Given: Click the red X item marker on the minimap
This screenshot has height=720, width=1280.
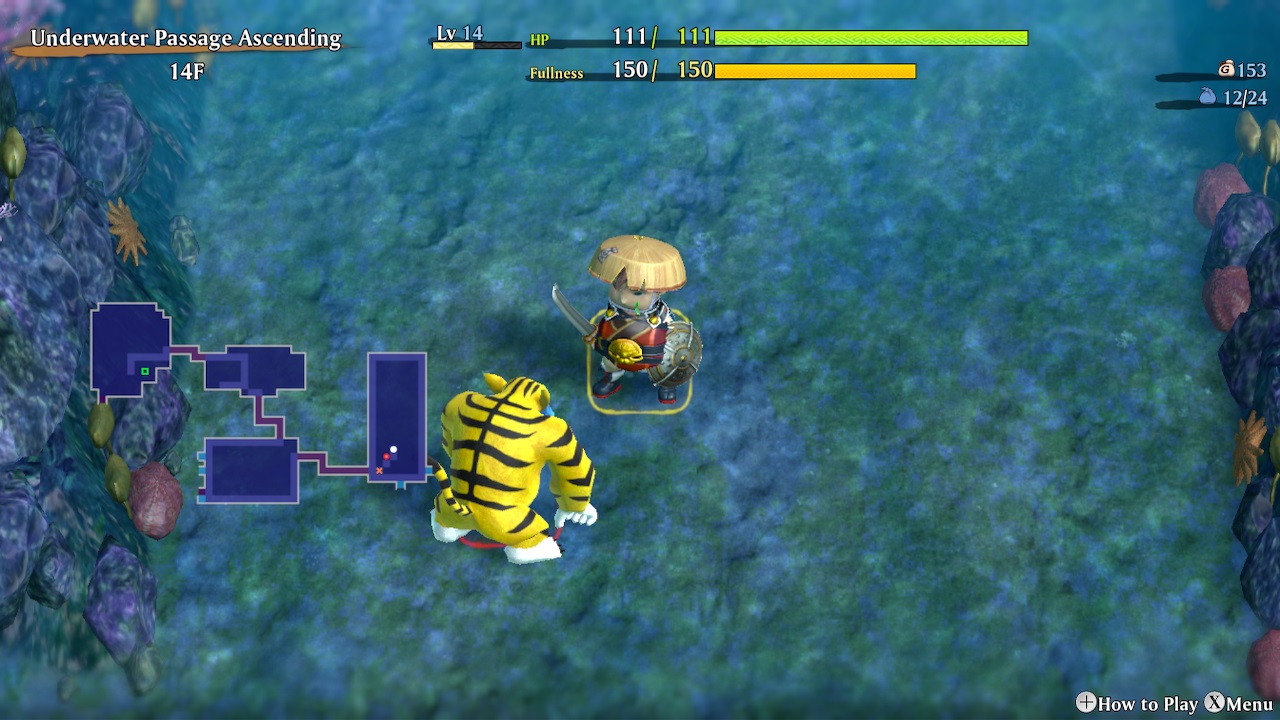Looking at the screenshot, I should pos(380,470).
